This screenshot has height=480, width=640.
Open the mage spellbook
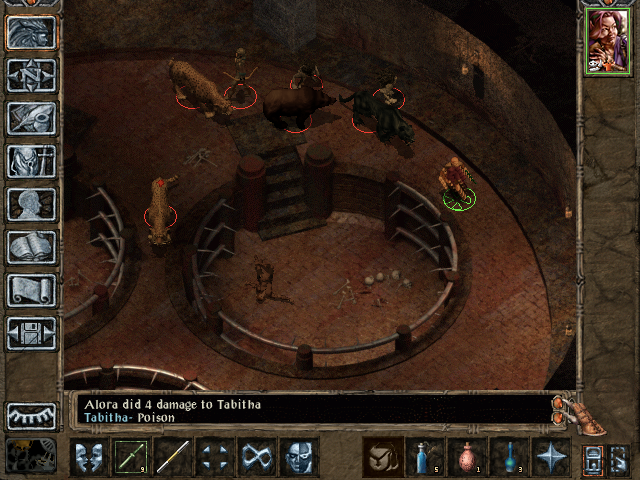point(31,247)
